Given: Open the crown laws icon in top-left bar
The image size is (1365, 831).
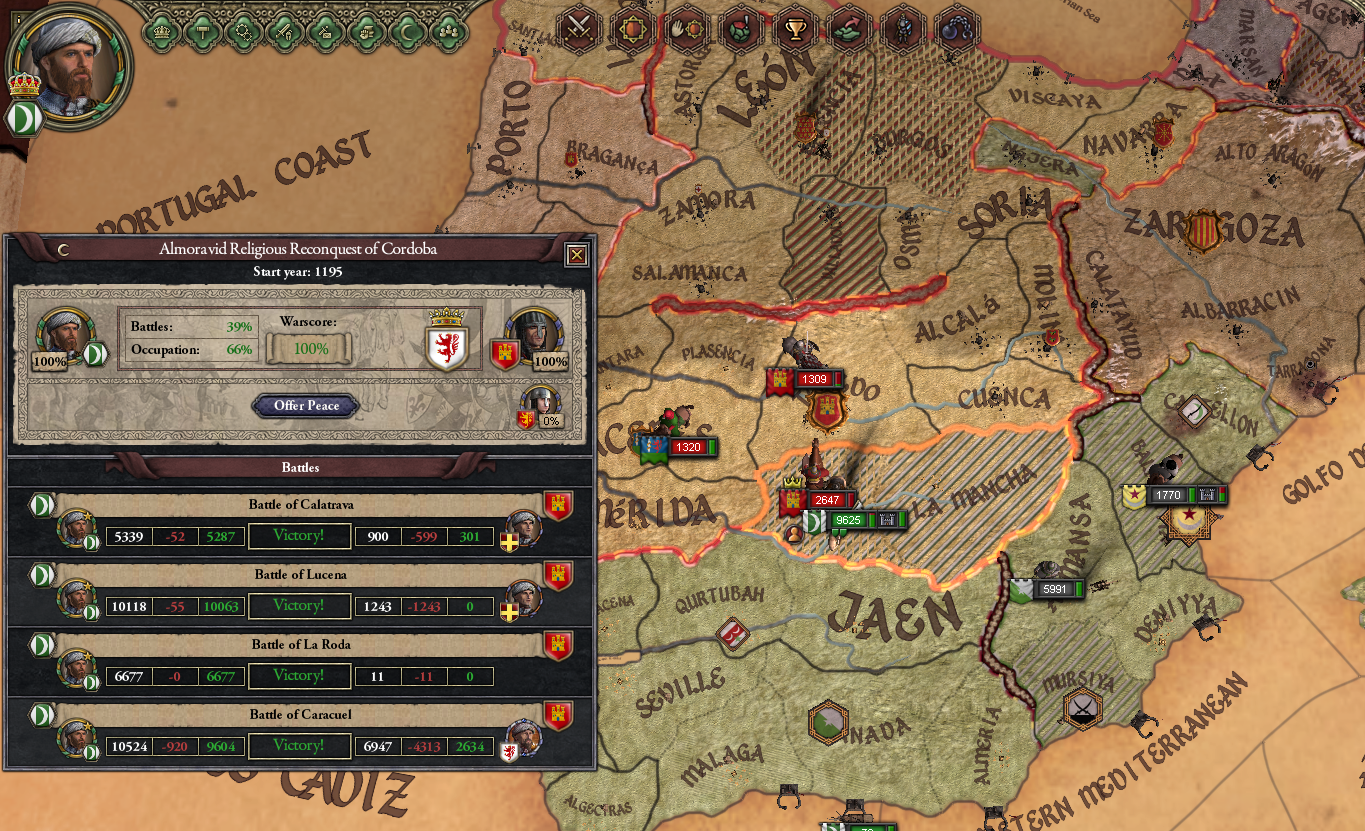Looking at the screenshot, I should coord(160,32).
